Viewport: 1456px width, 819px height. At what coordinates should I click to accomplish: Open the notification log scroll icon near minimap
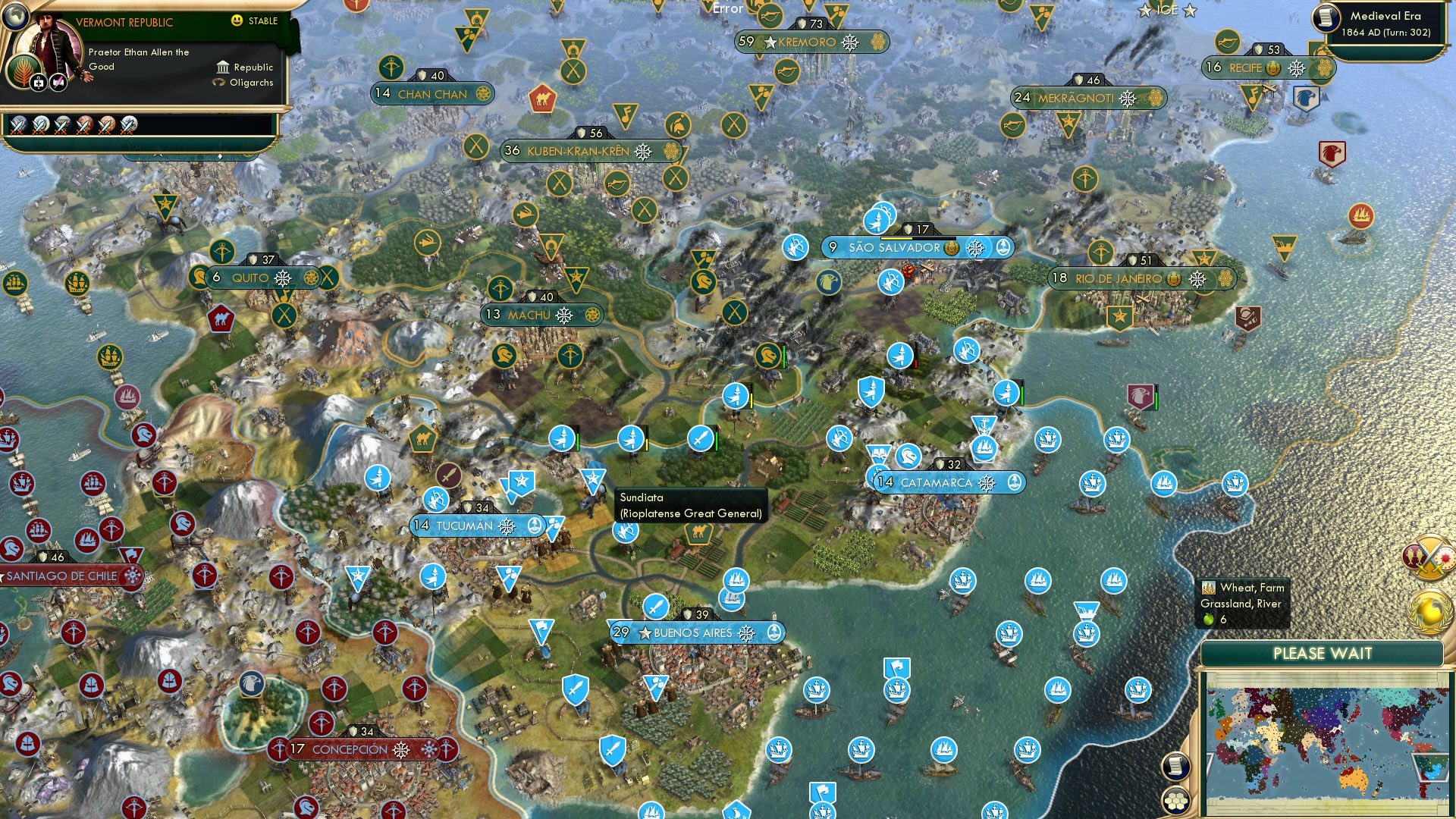(x=1176, y=768)
